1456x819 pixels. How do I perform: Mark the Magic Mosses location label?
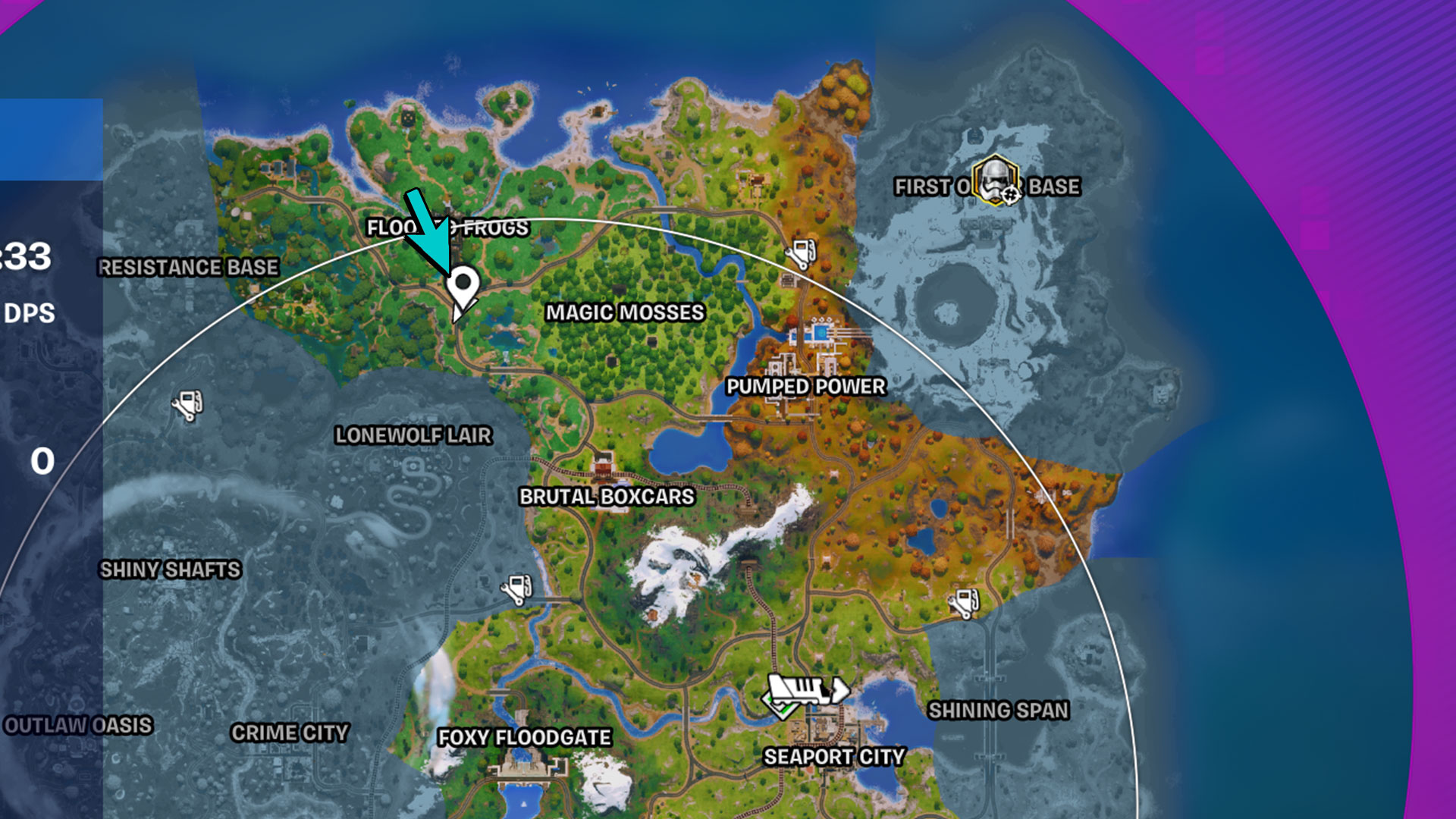coord(625,312)
